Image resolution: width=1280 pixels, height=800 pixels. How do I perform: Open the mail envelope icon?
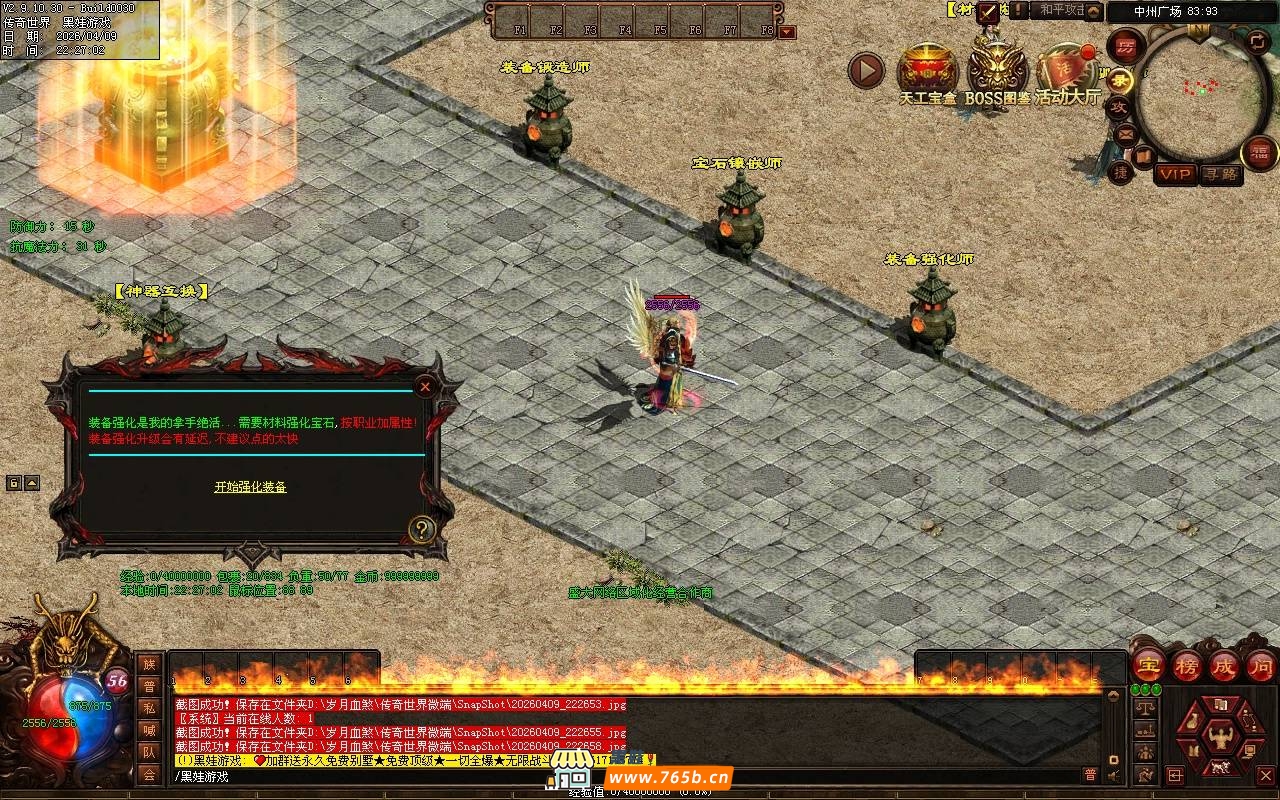[1126, 133]
